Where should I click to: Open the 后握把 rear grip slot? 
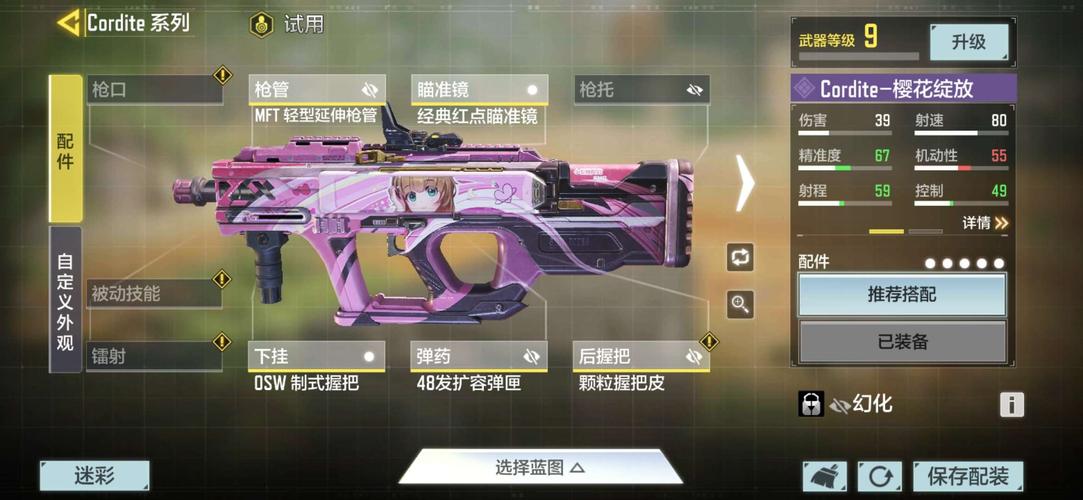coord(641,356)
